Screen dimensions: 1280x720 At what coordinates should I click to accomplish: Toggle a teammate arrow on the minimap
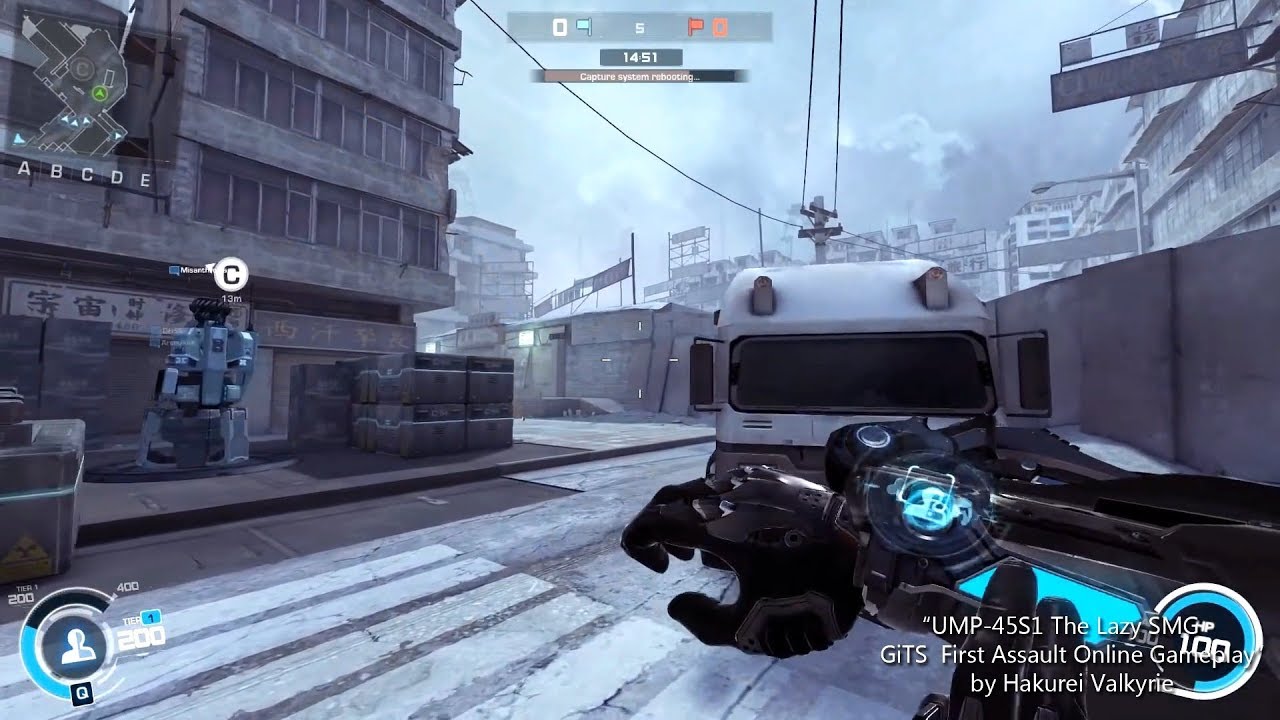tap(86, 121)
